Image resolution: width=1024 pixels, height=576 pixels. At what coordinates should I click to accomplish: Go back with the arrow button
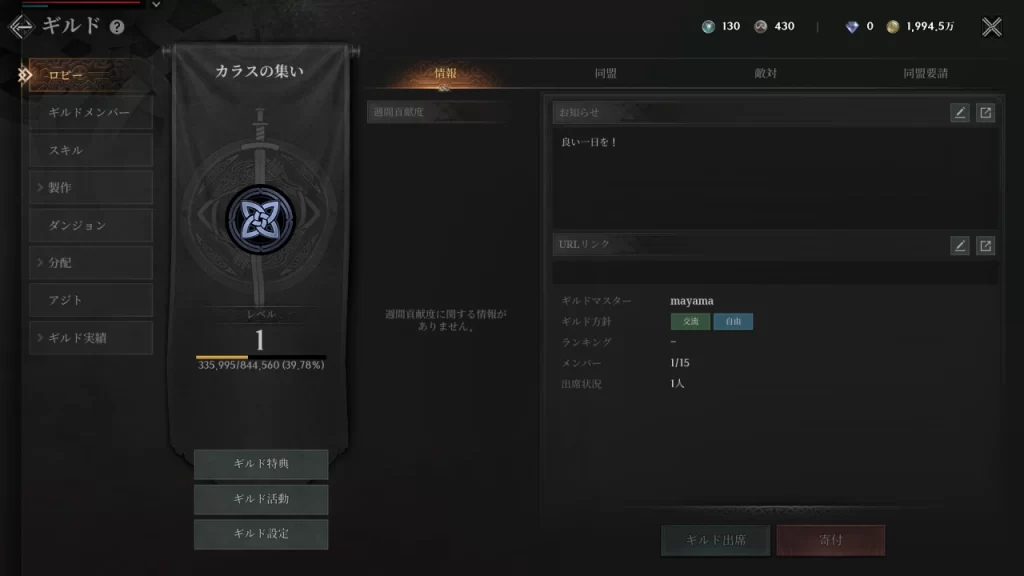click(21, 26)
